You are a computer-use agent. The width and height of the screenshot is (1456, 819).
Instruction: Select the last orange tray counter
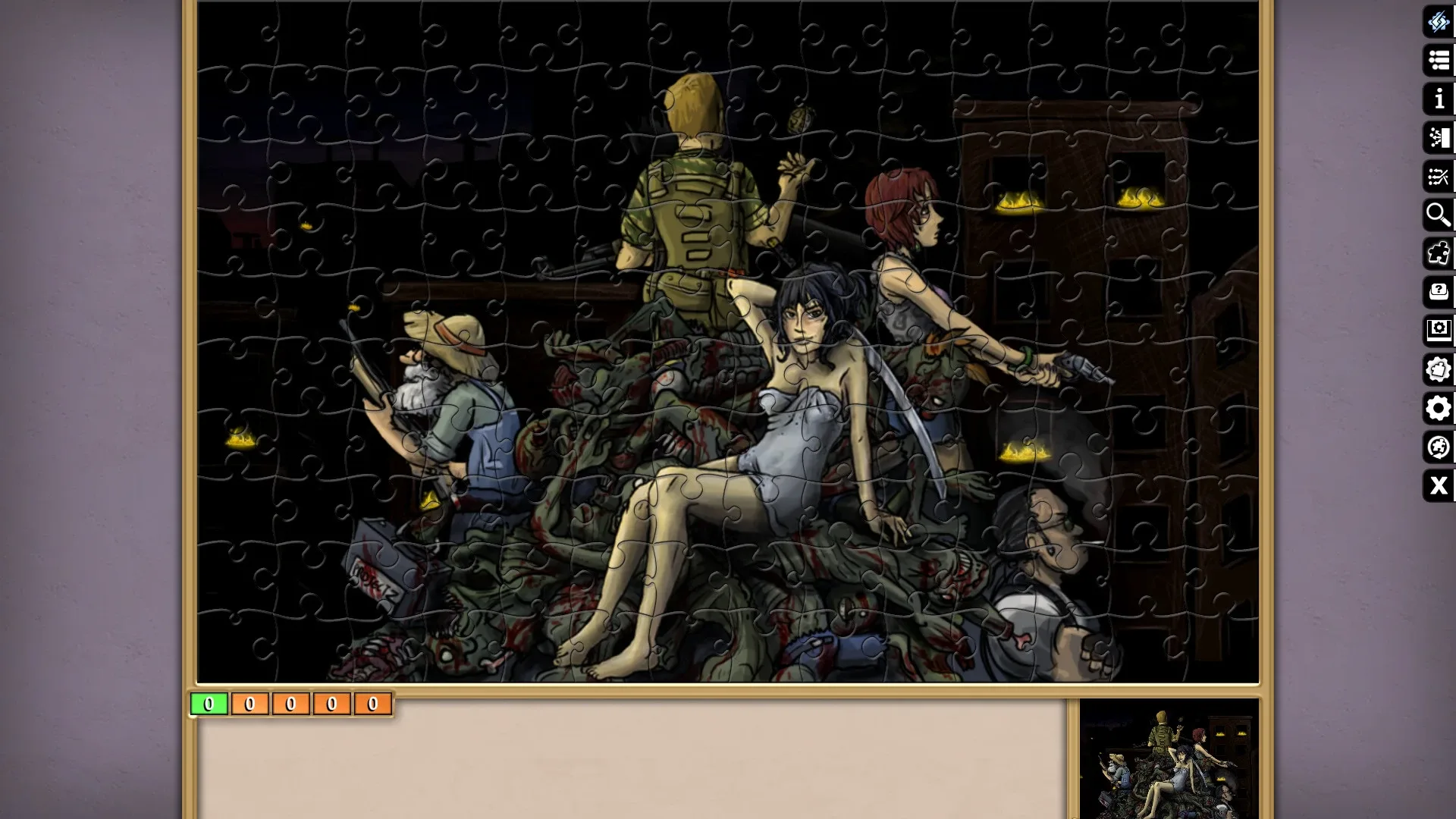[x=372, y=704]
